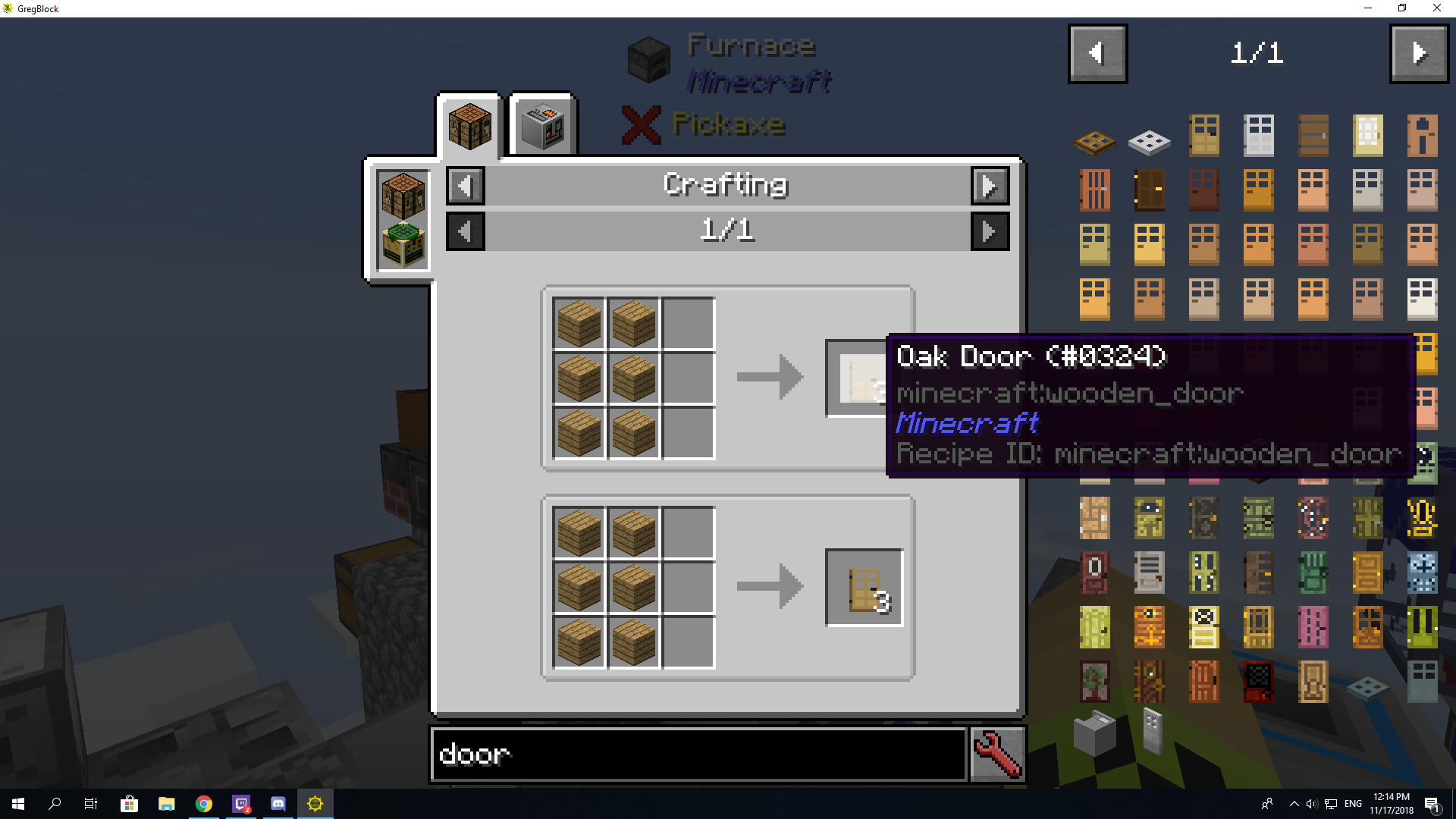1456x819 pixels.
Task: Select the red door with oval window
Action: click(1094, 574)
